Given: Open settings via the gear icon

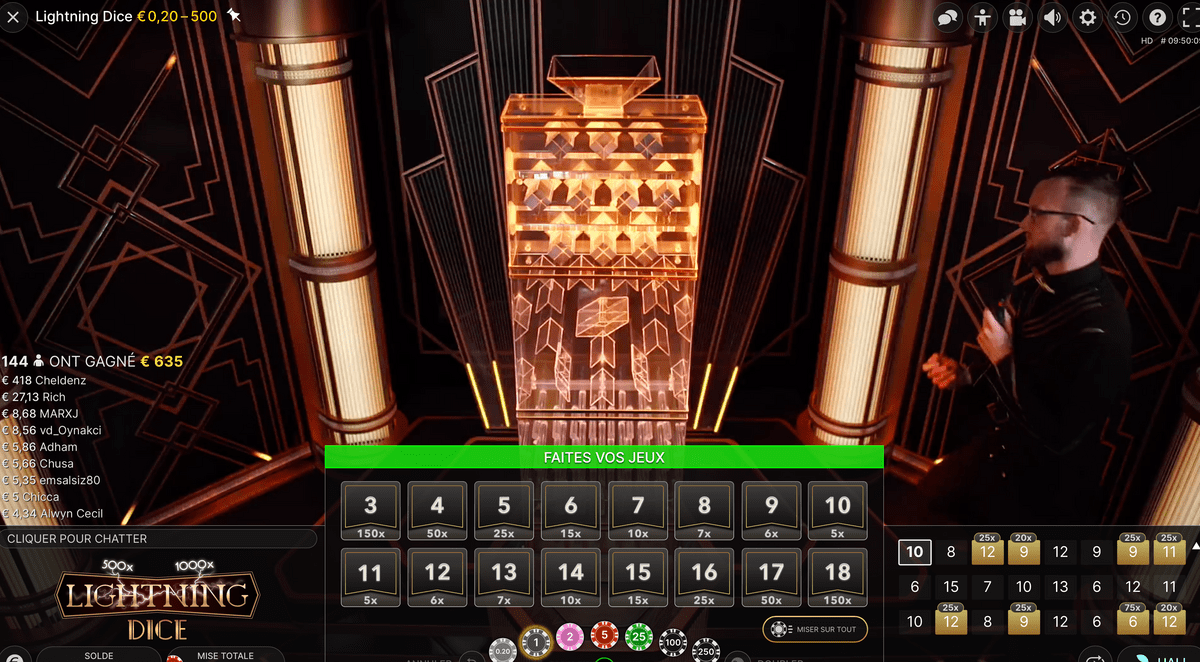Looking at the screenshot, I should point(1087,17).
